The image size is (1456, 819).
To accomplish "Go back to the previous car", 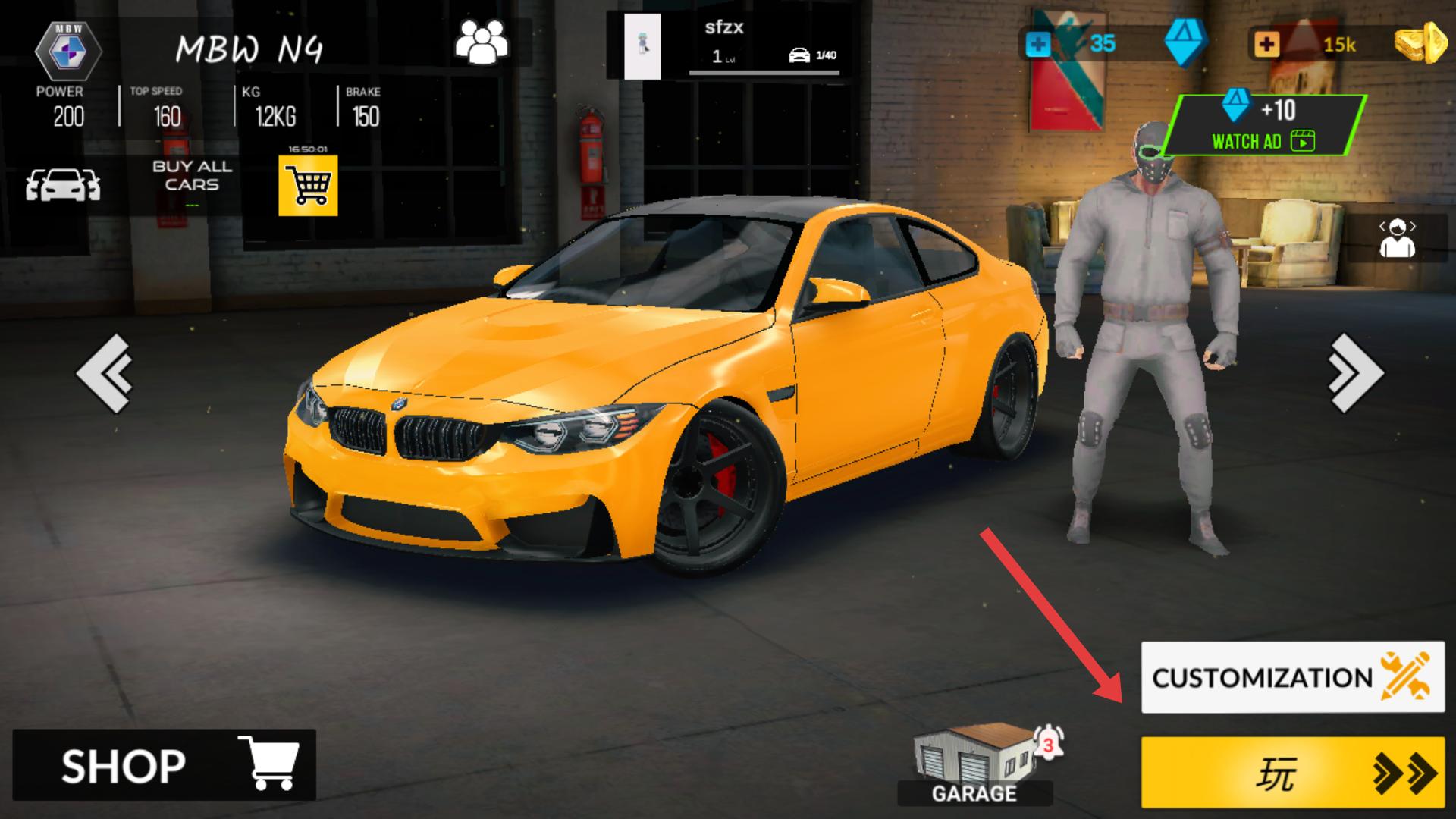I will pyautogui.click(x=105, y=372).
